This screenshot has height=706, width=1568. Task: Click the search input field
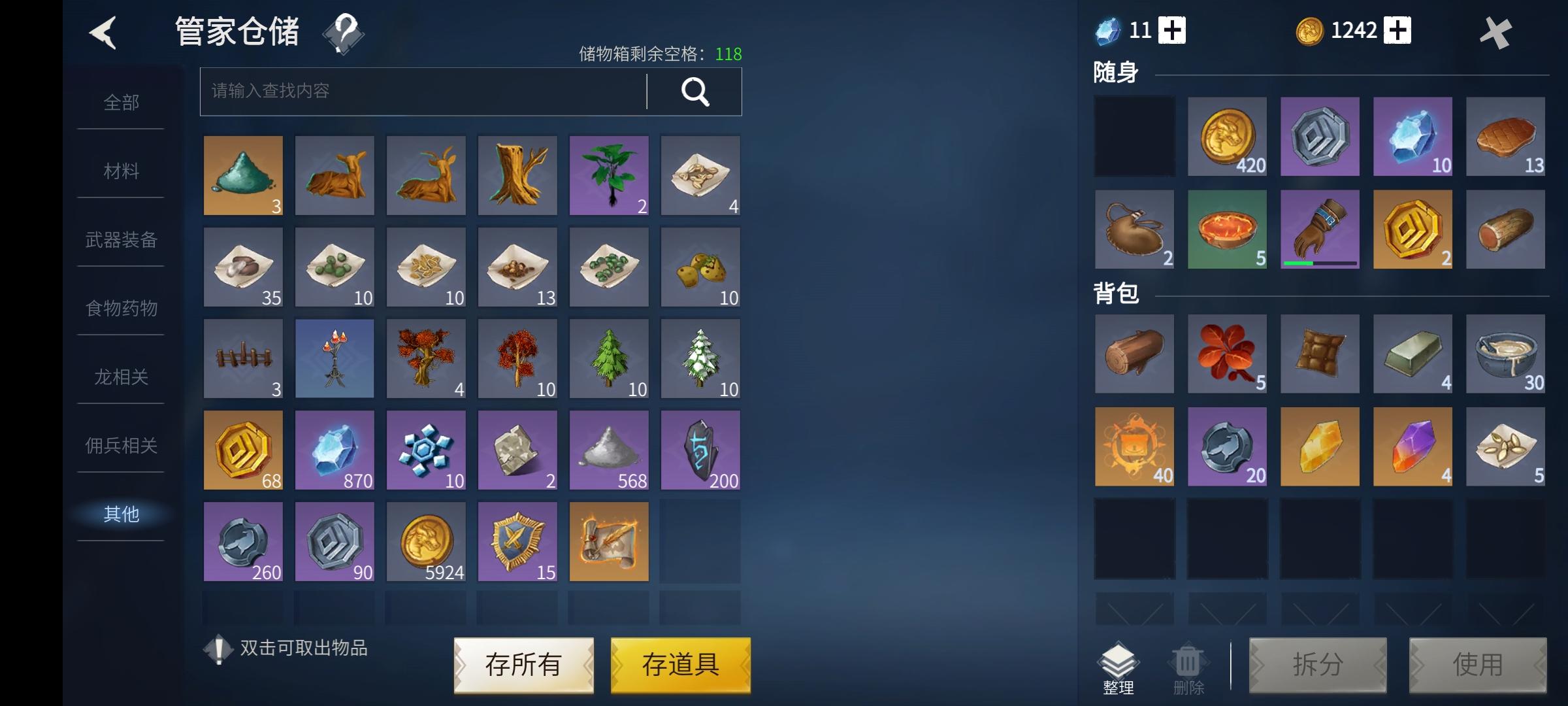pos(418,92)
